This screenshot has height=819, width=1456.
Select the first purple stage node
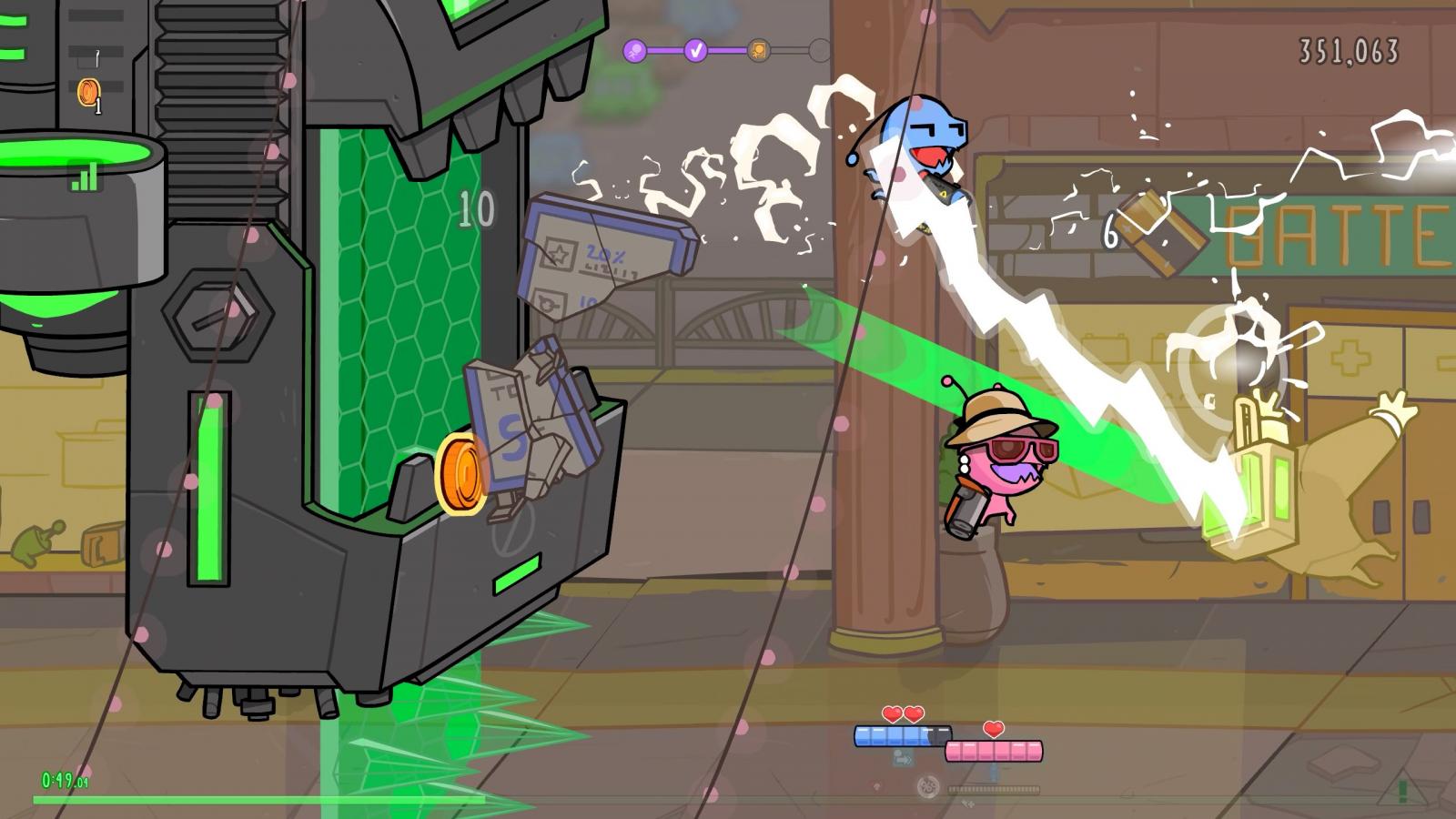click(634, 50)
